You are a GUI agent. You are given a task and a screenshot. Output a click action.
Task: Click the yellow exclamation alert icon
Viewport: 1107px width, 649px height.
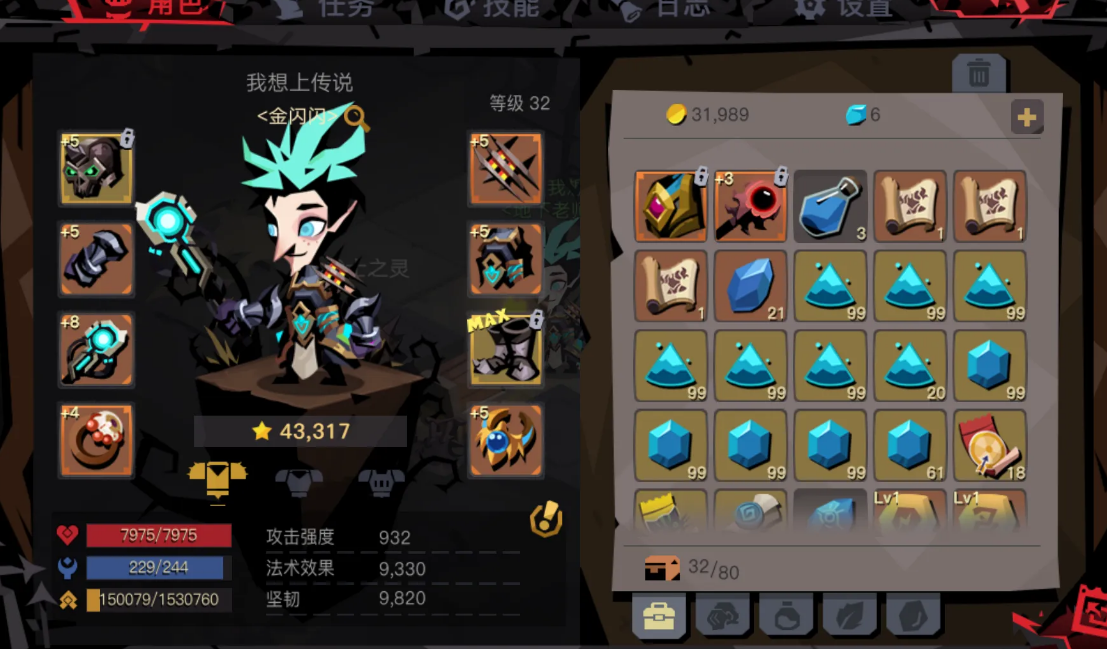pos(546,518)
